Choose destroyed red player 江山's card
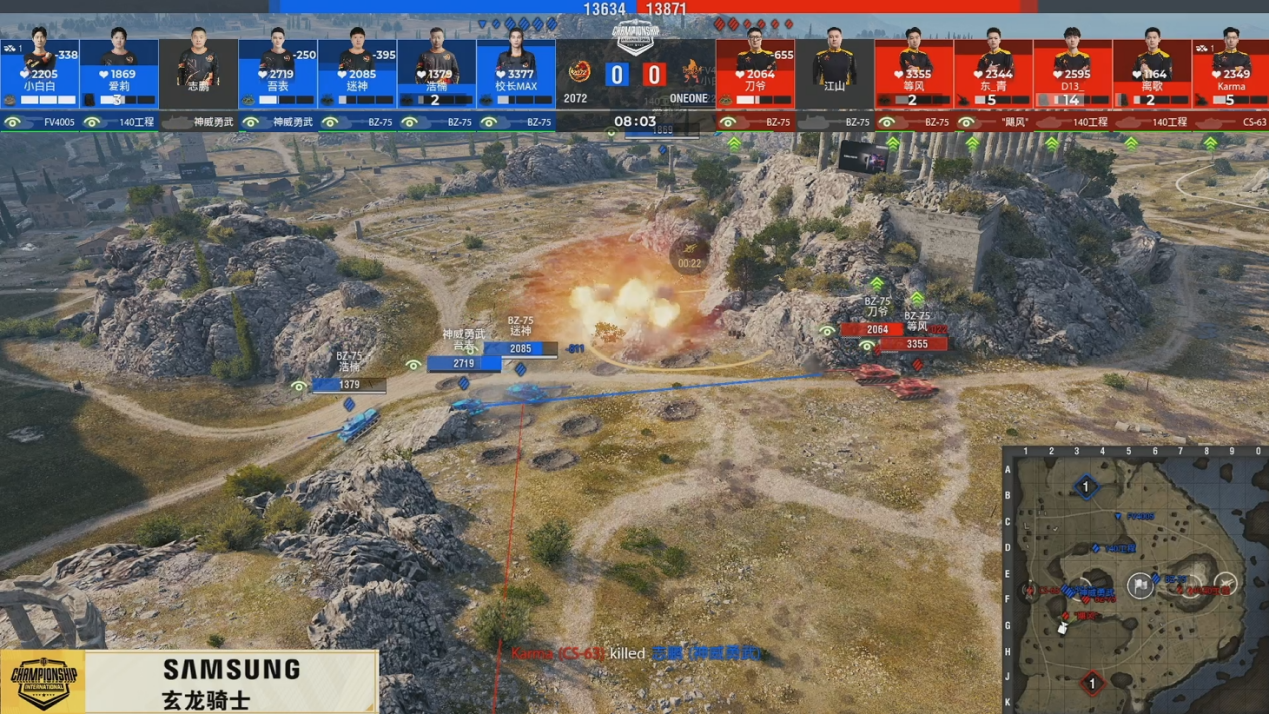 (834, 73)
